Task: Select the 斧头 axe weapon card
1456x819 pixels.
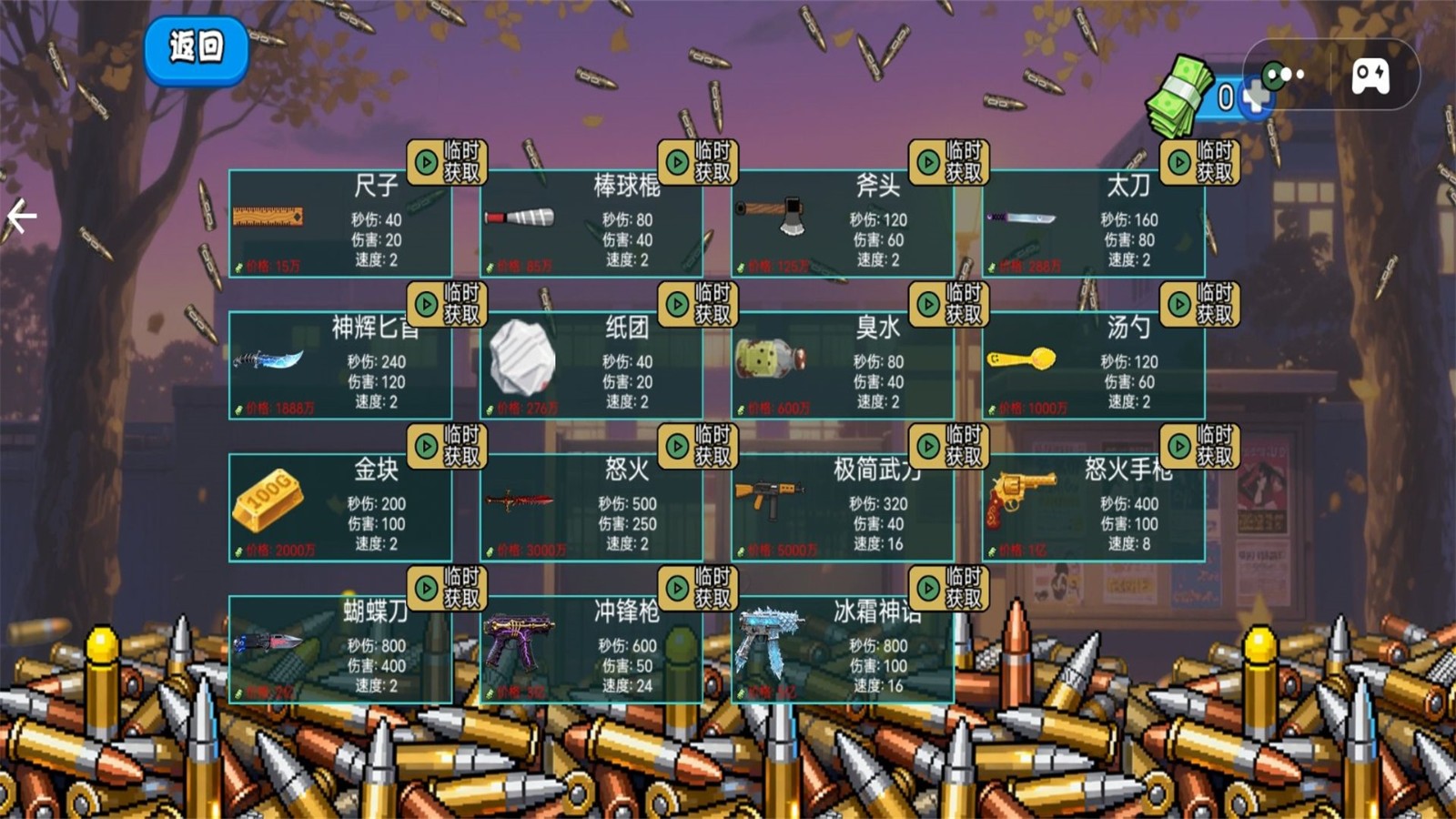Action: (x=842, y=225)
